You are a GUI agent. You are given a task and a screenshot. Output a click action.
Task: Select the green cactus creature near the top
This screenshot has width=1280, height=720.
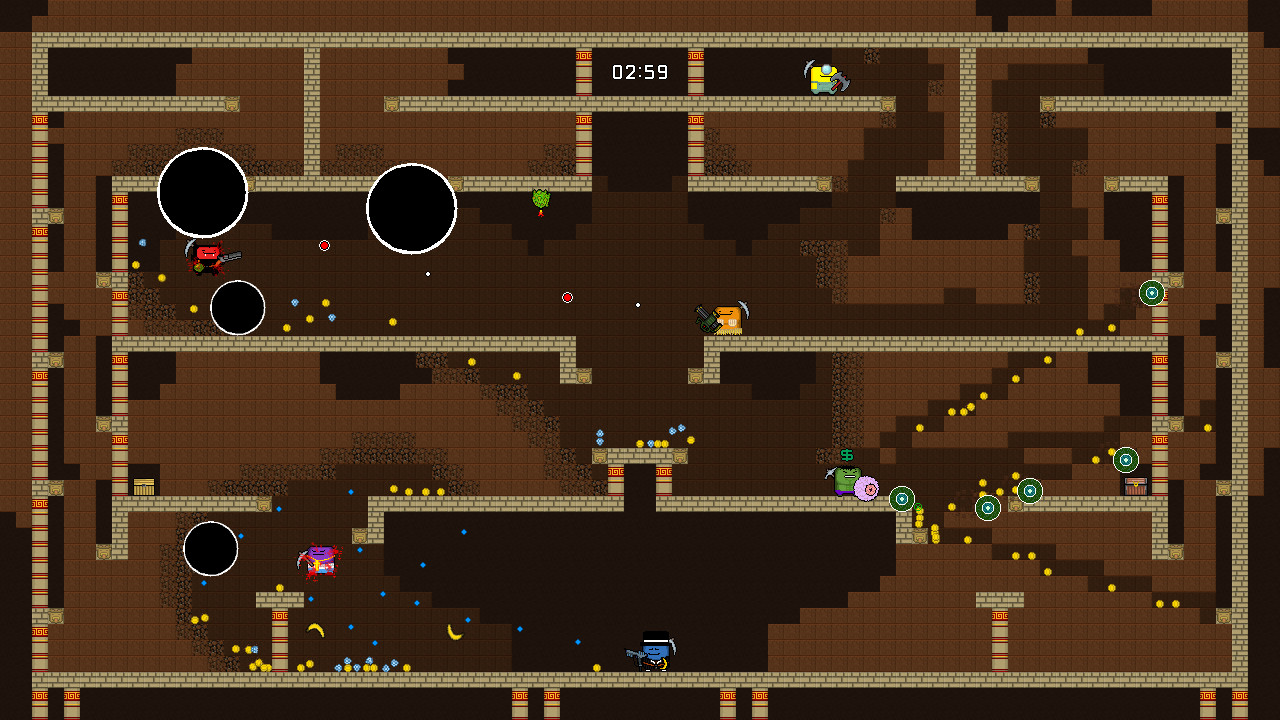pos(539,197)
